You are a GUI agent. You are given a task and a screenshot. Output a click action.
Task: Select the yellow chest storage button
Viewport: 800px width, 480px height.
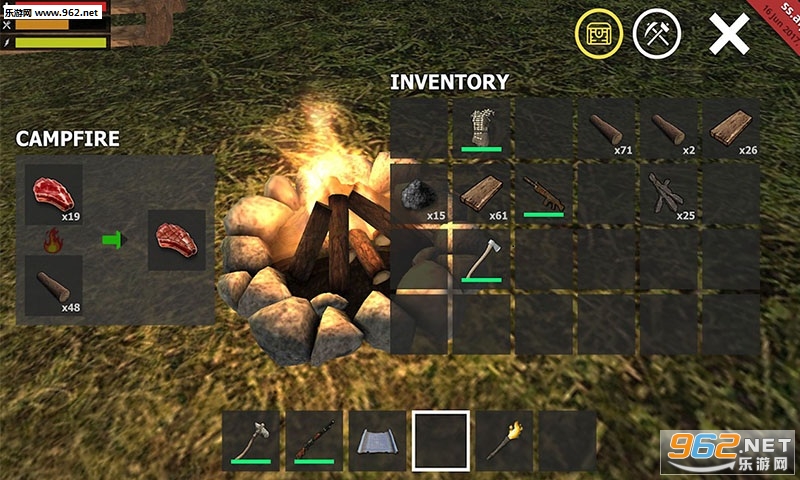(598, 35)
